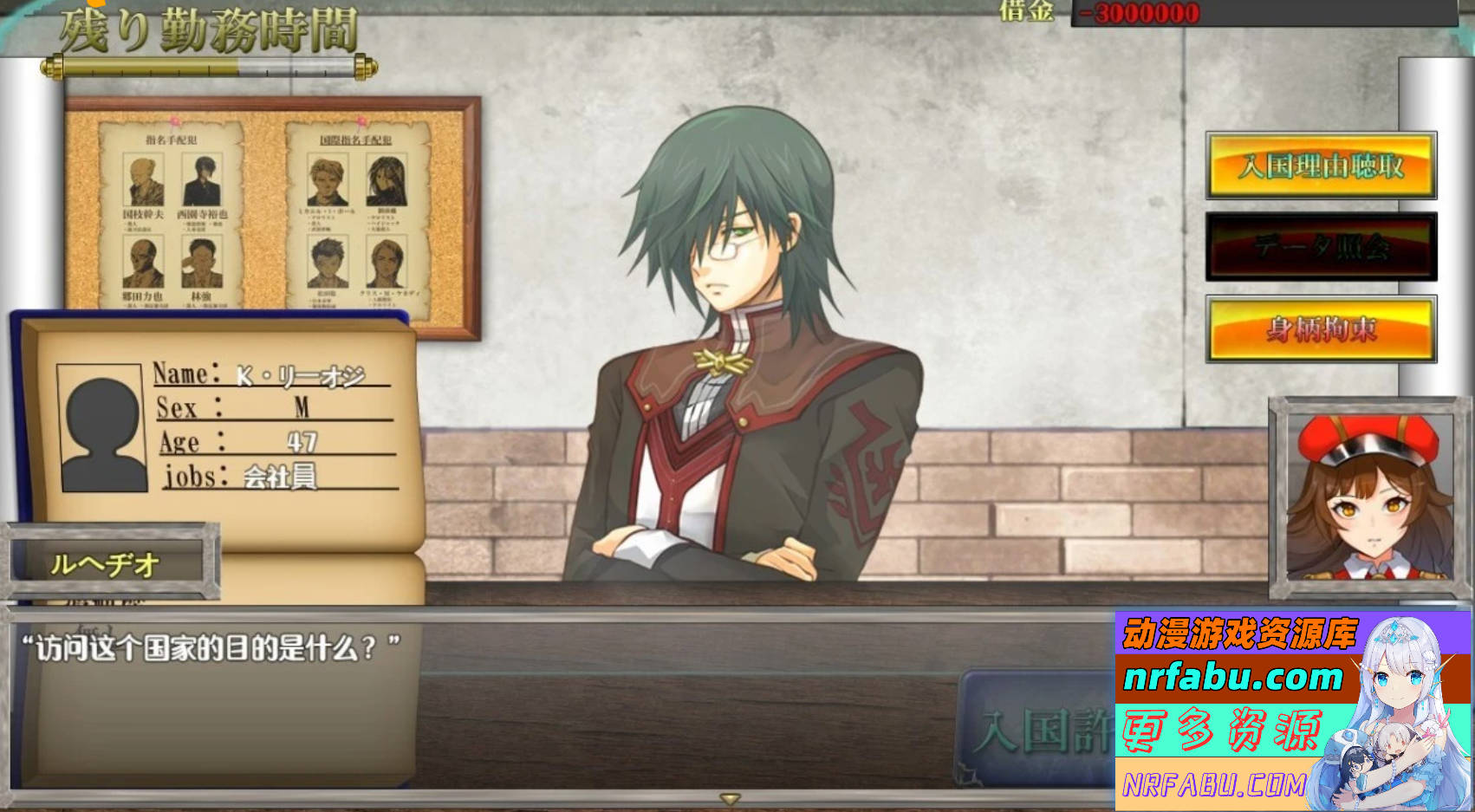Choose the 身柄拘束 detain button
1475x812 pixels.
[x=1321, y=328]
